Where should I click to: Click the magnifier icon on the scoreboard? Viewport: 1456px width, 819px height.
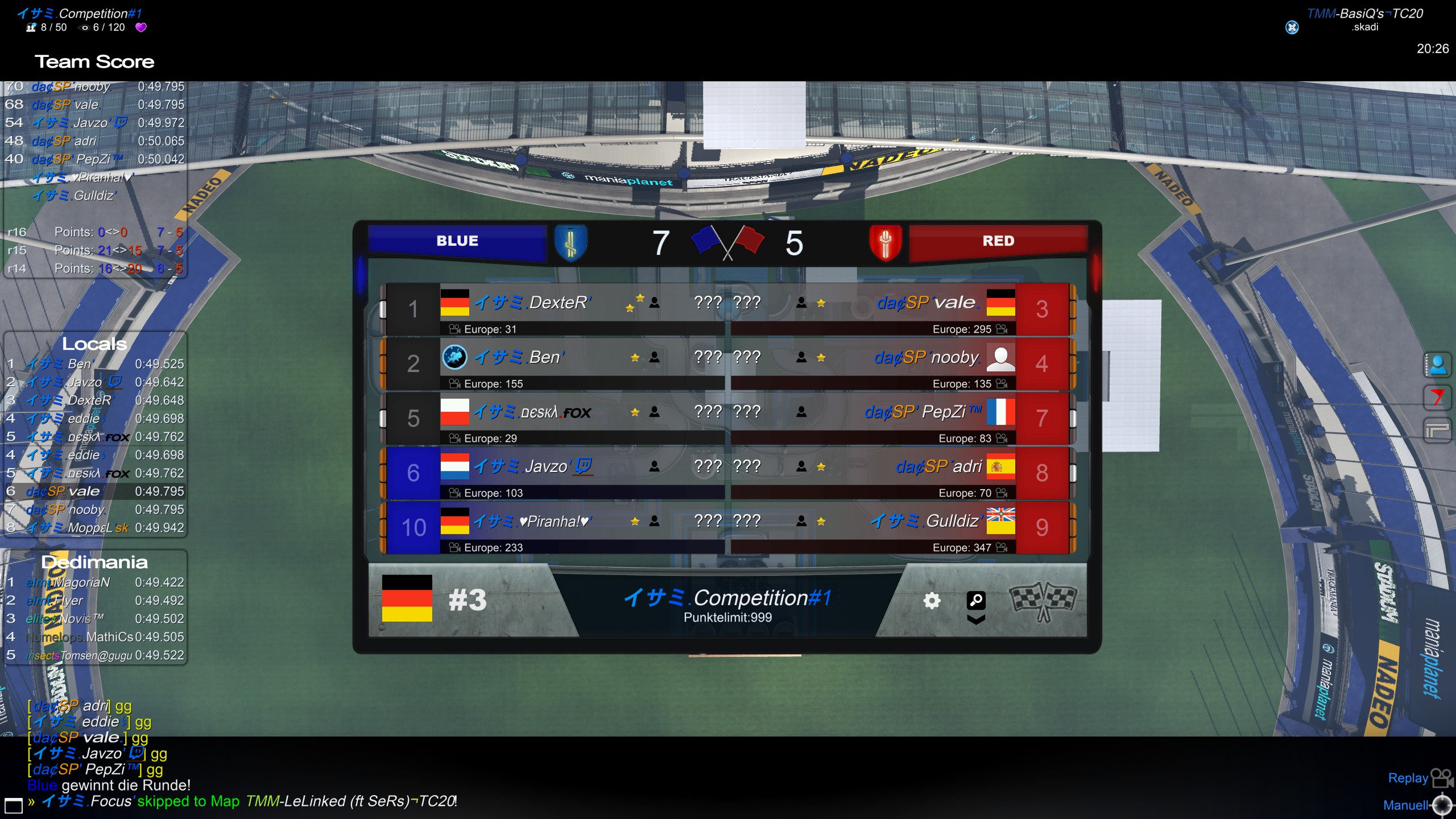pyautogui.click(x=976, y=600)
